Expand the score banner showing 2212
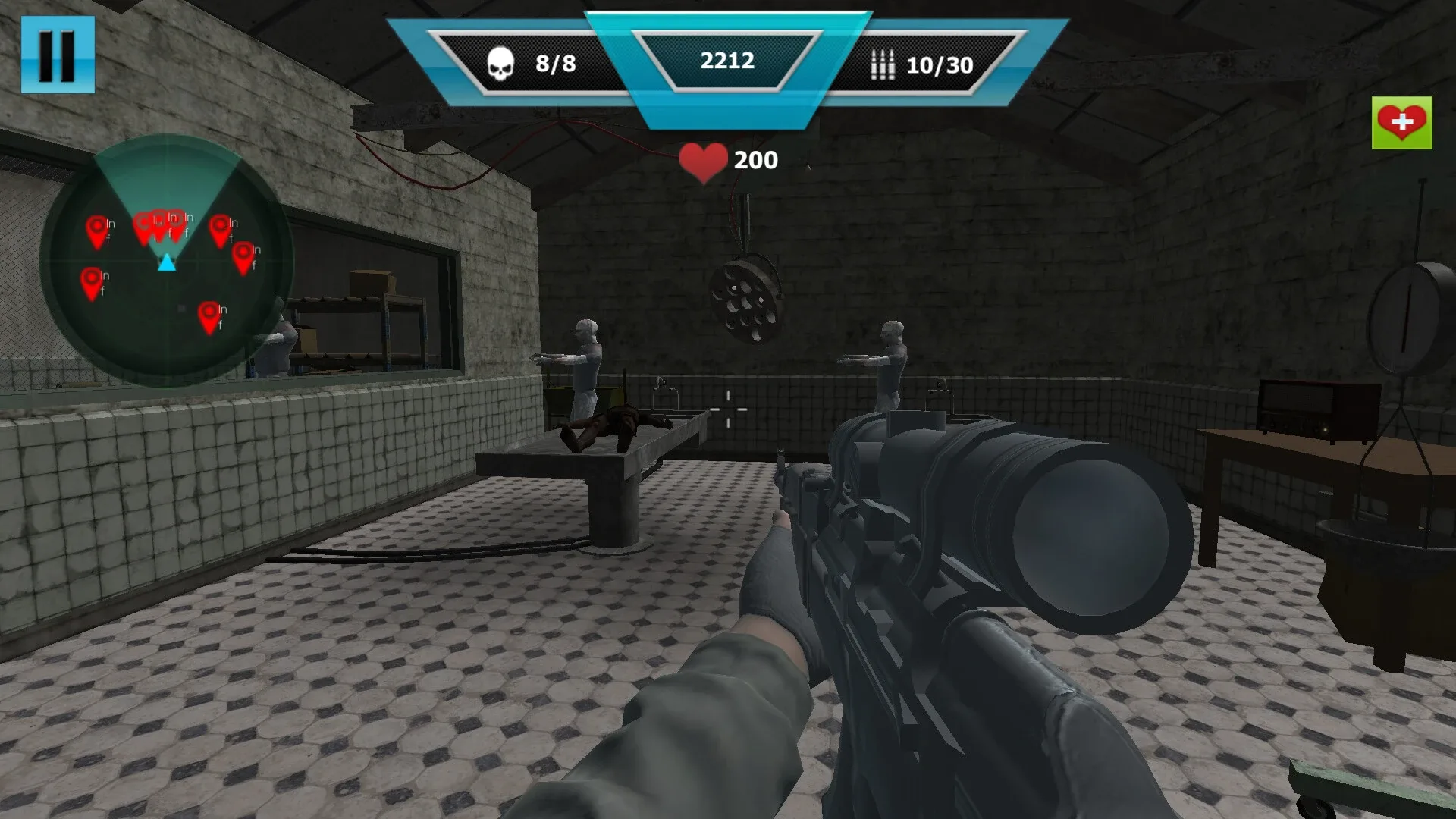 pos(726,62)
